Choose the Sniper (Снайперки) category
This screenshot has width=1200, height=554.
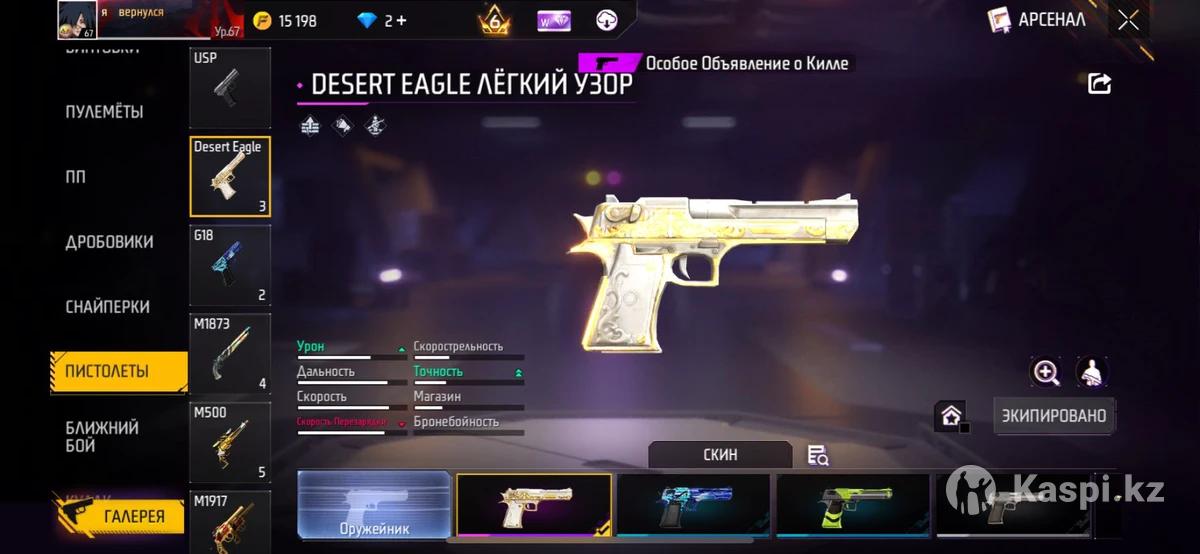pyautogui.click(x=107, y=307)
